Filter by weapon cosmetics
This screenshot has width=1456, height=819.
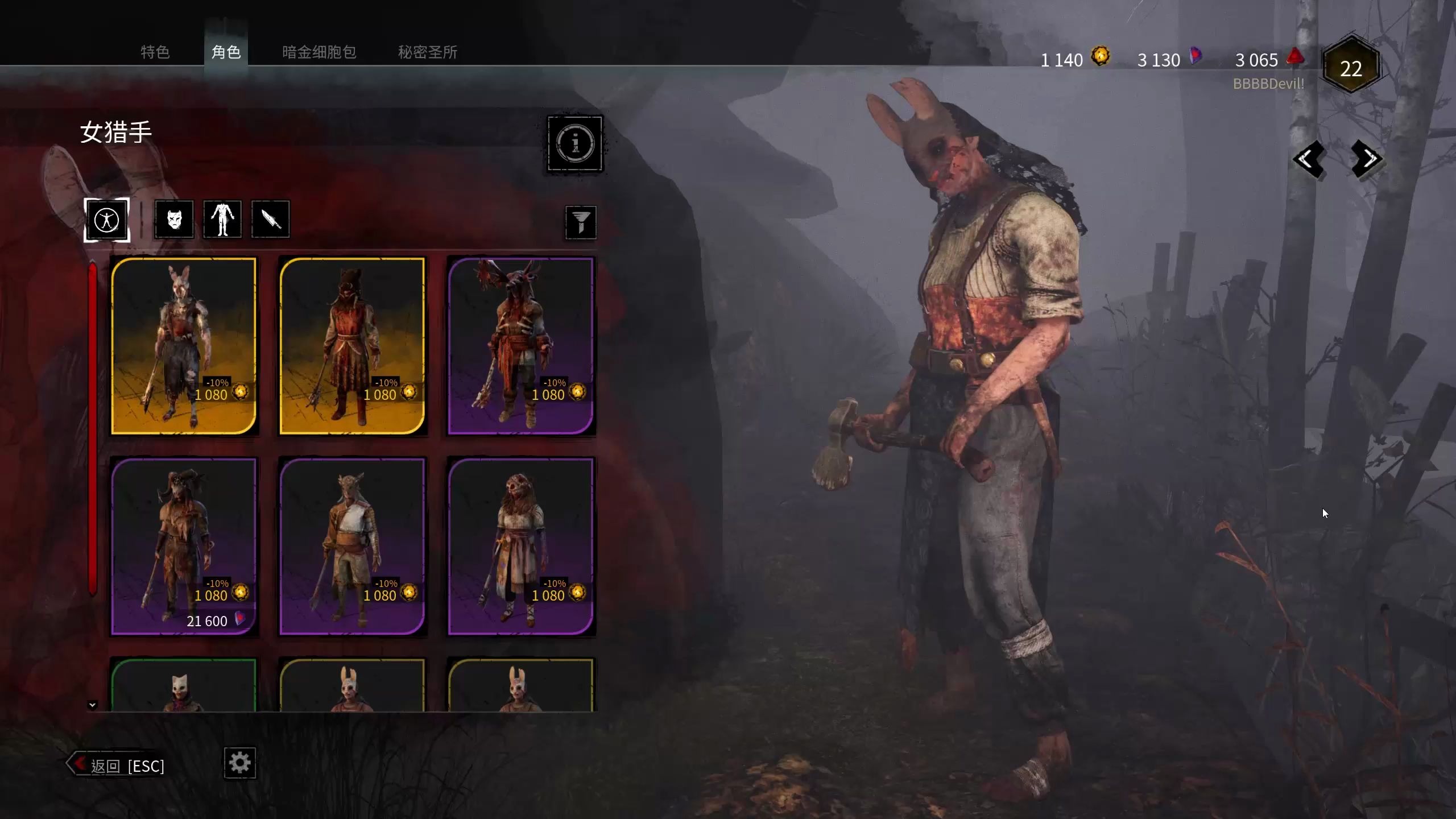tap(270, 219)
